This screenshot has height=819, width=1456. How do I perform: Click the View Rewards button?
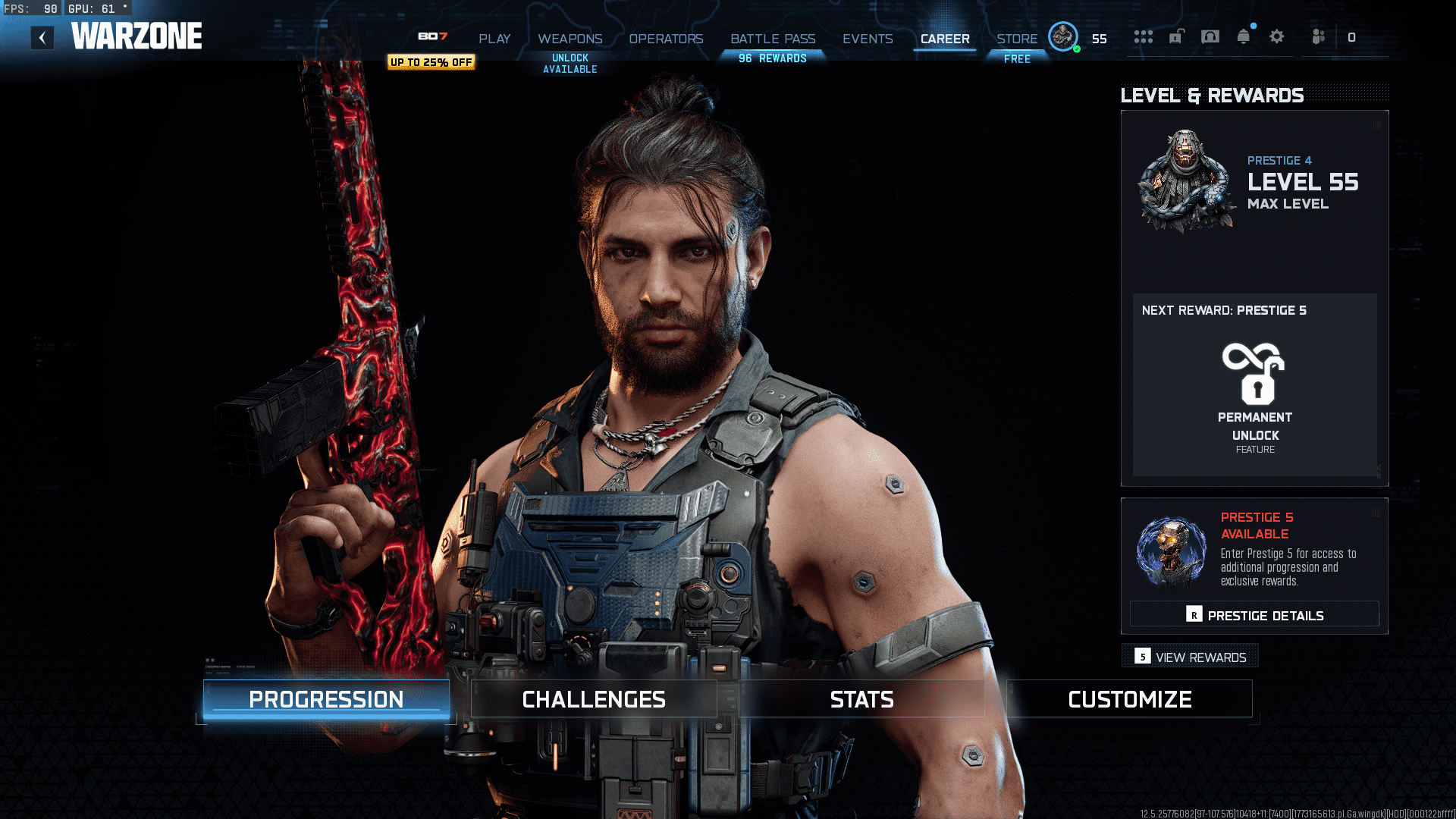(x=1190, y=656)
